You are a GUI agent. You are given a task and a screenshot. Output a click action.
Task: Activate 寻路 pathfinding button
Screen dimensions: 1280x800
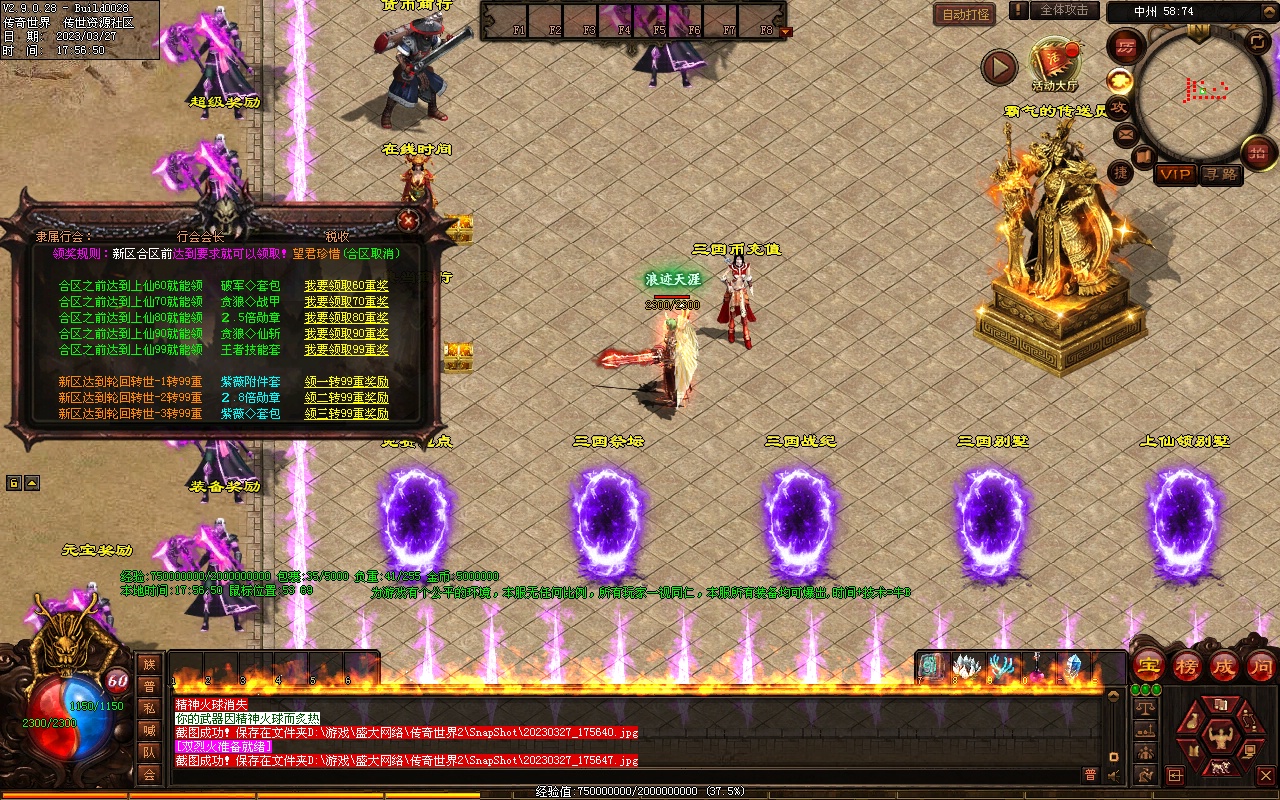pos(1221,174)
